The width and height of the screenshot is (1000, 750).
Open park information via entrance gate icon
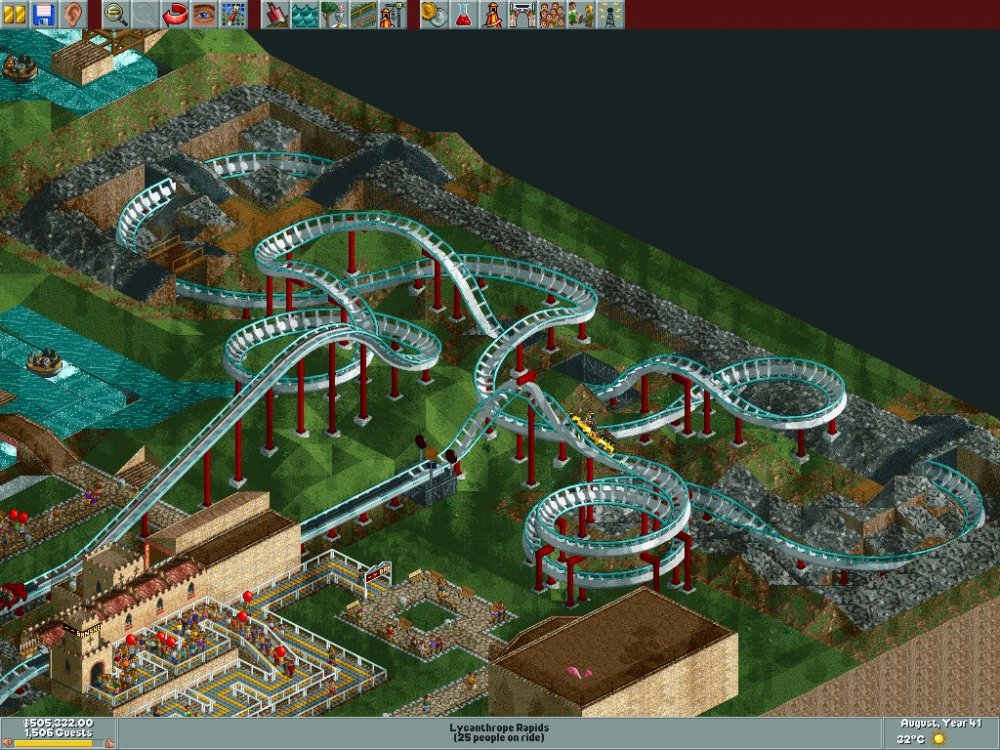click(522, 14)
